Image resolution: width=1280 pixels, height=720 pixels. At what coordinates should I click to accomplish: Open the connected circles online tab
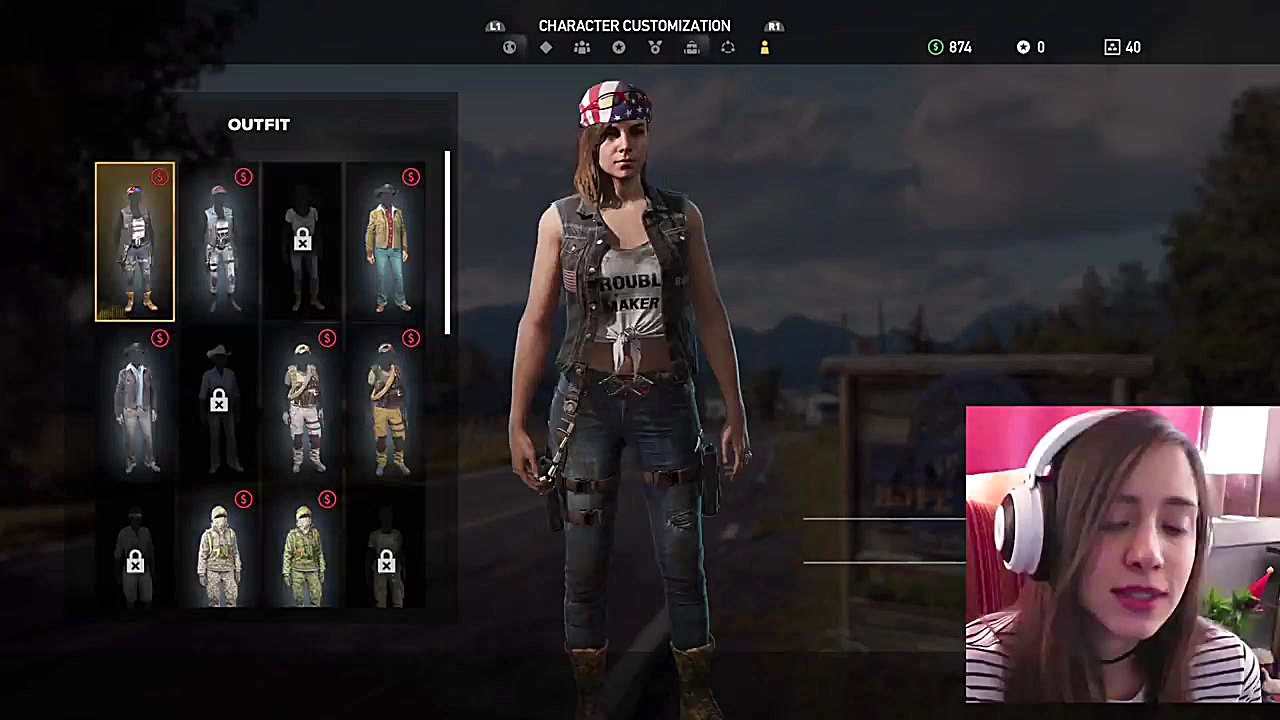point(728,47)
